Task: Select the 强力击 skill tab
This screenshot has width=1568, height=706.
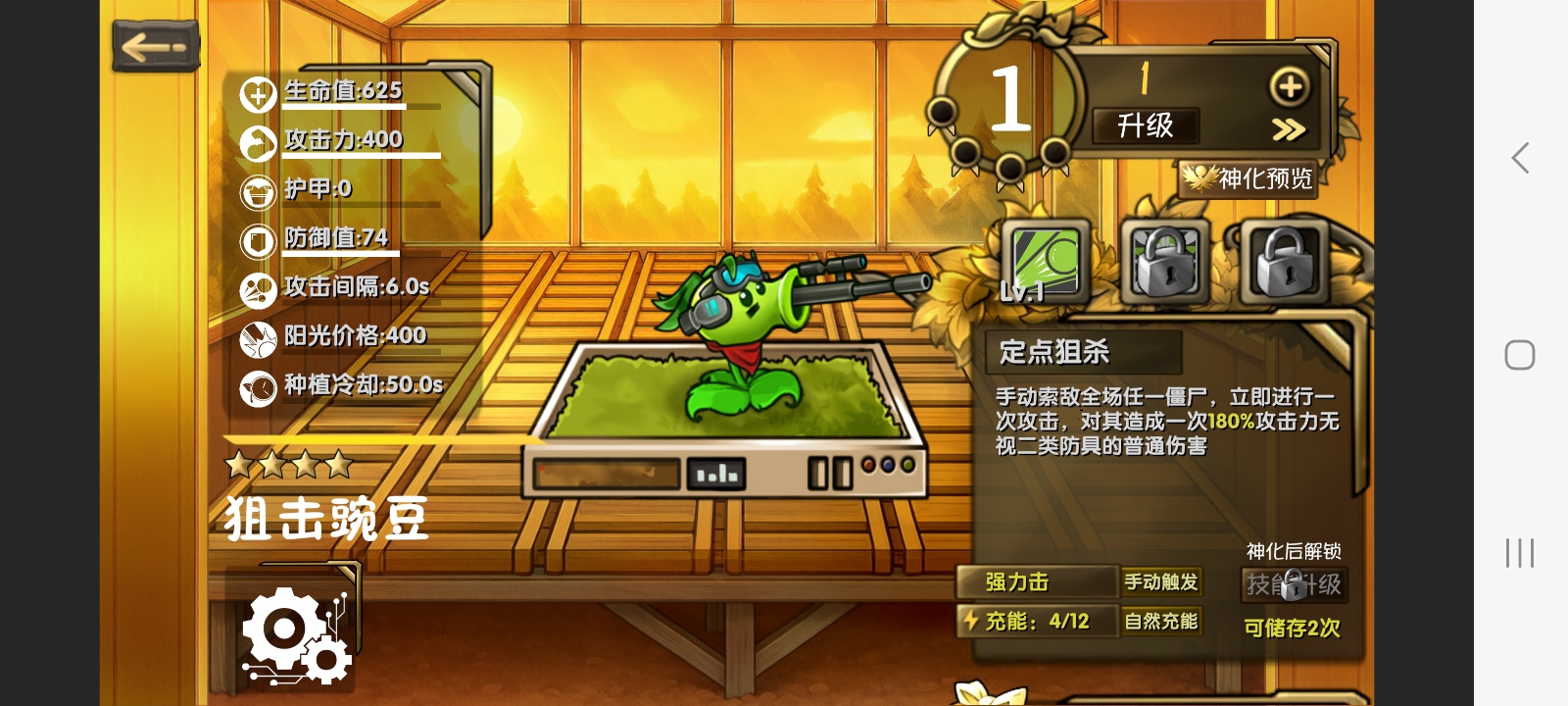Action: click(x=1036, y=582)
